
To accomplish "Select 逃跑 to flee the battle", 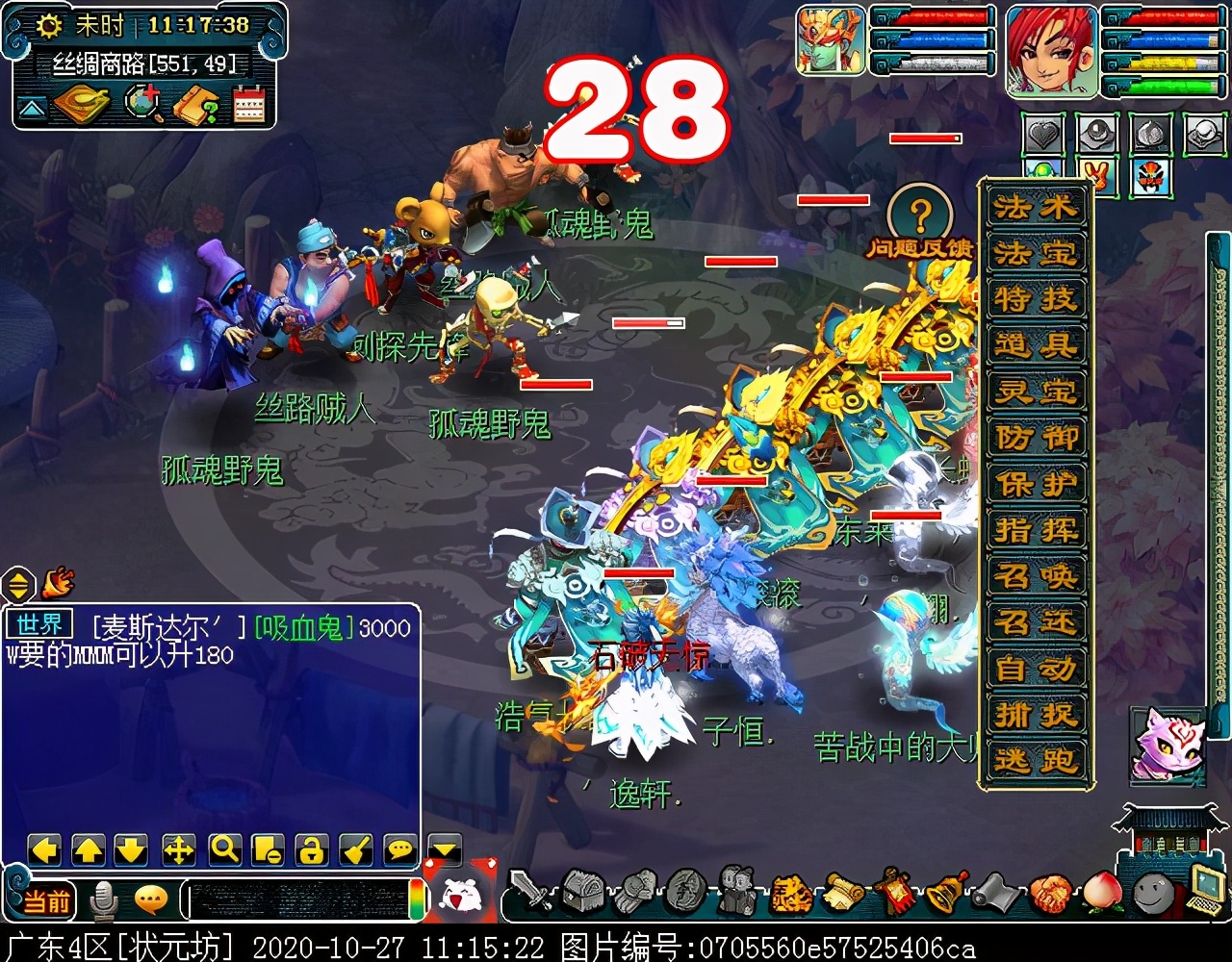I will (x=1036, y=761).
